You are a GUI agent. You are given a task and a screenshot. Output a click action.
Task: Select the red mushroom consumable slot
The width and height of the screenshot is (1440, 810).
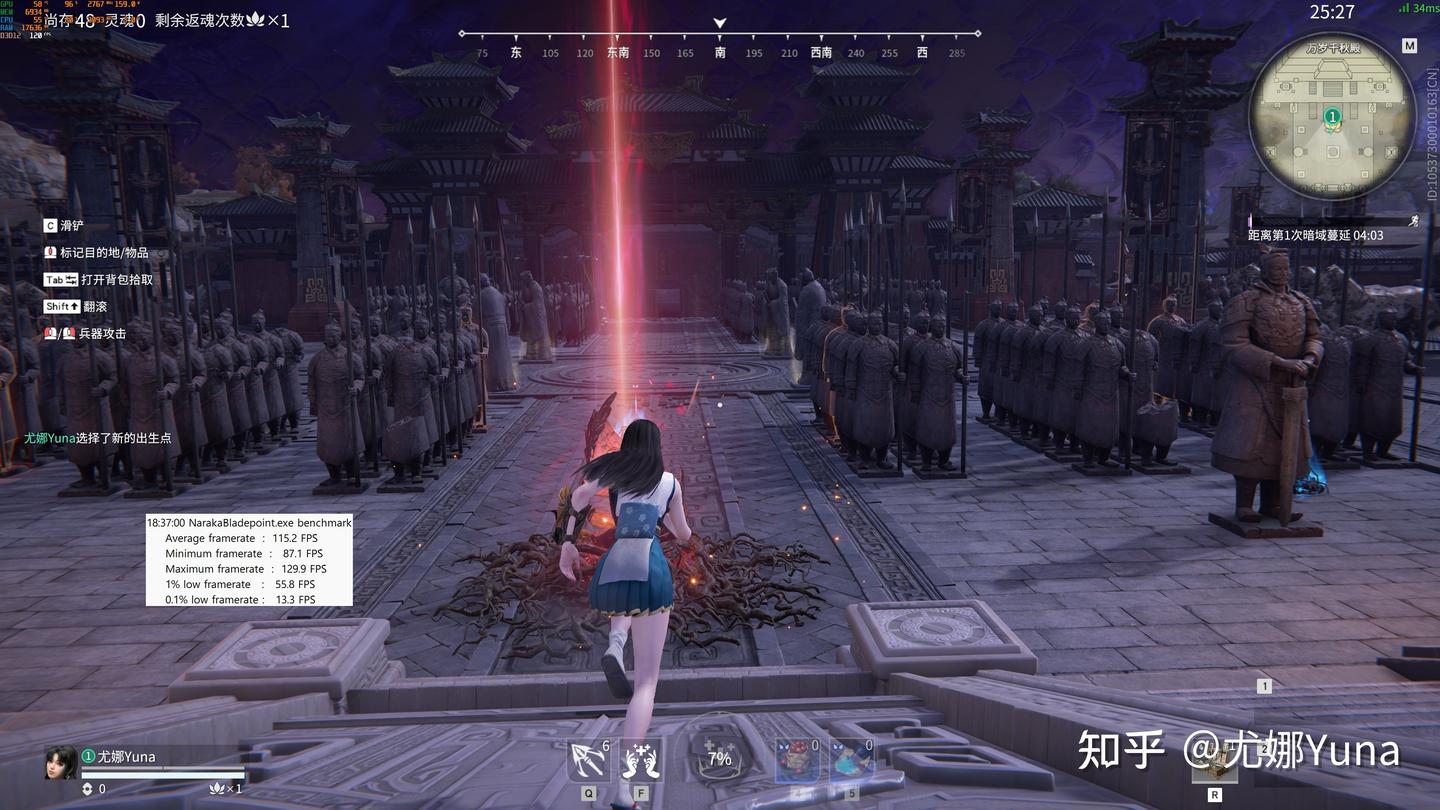pyautogui.click(x=797, y=760)
